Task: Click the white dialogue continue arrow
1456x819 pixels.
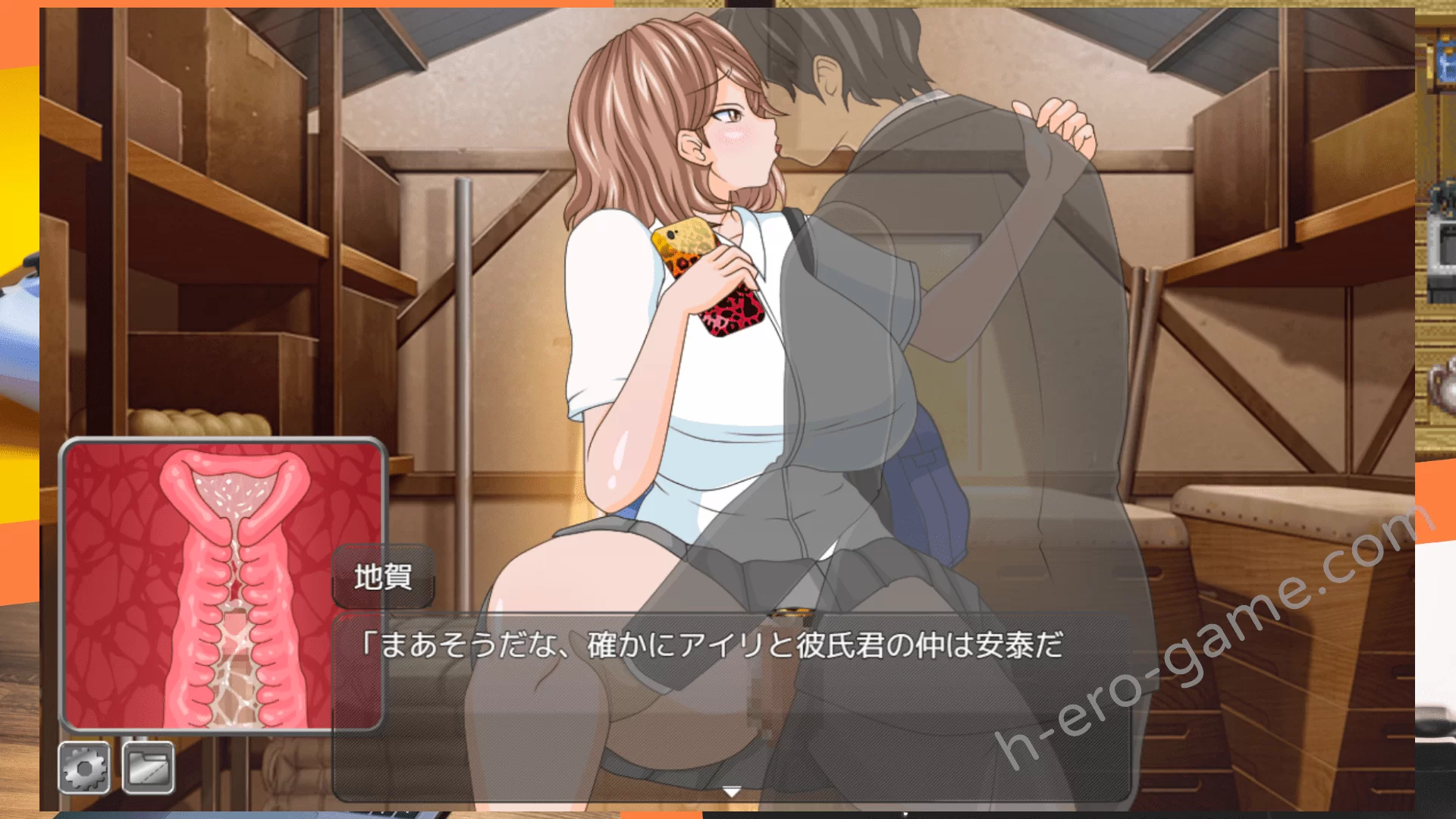Action: tap(731, 792)
